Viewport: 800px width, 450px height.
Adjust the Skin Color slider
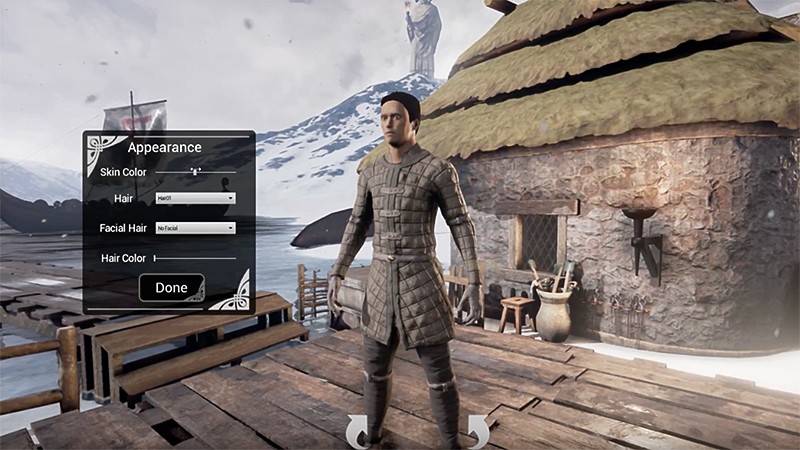click(197, 172)
